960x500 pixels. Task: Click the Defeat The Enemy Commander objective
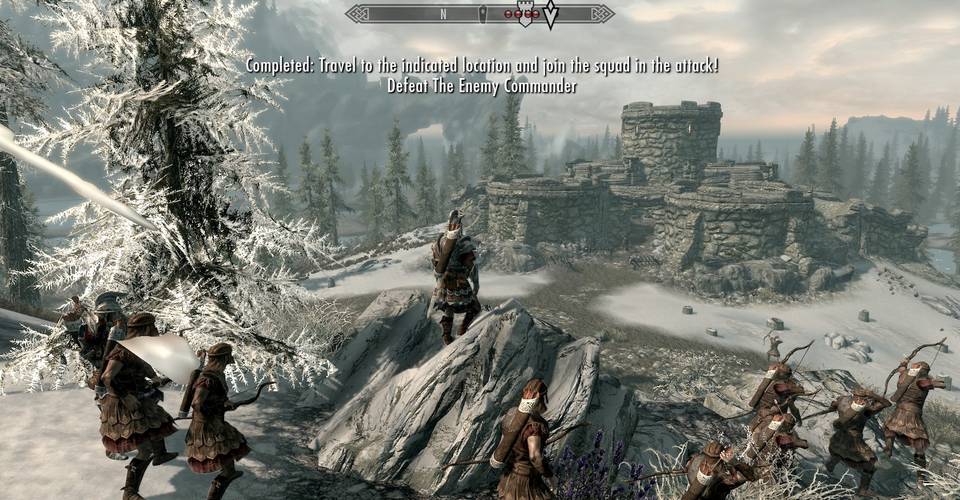pos(482,86)
